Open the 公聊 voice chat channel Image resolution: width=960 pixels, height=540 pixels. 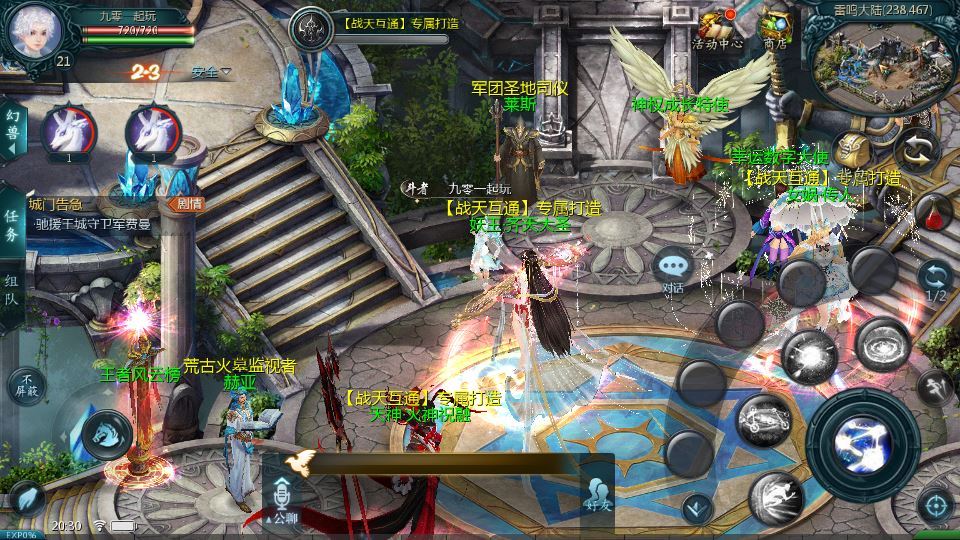(x=282, y=498)
